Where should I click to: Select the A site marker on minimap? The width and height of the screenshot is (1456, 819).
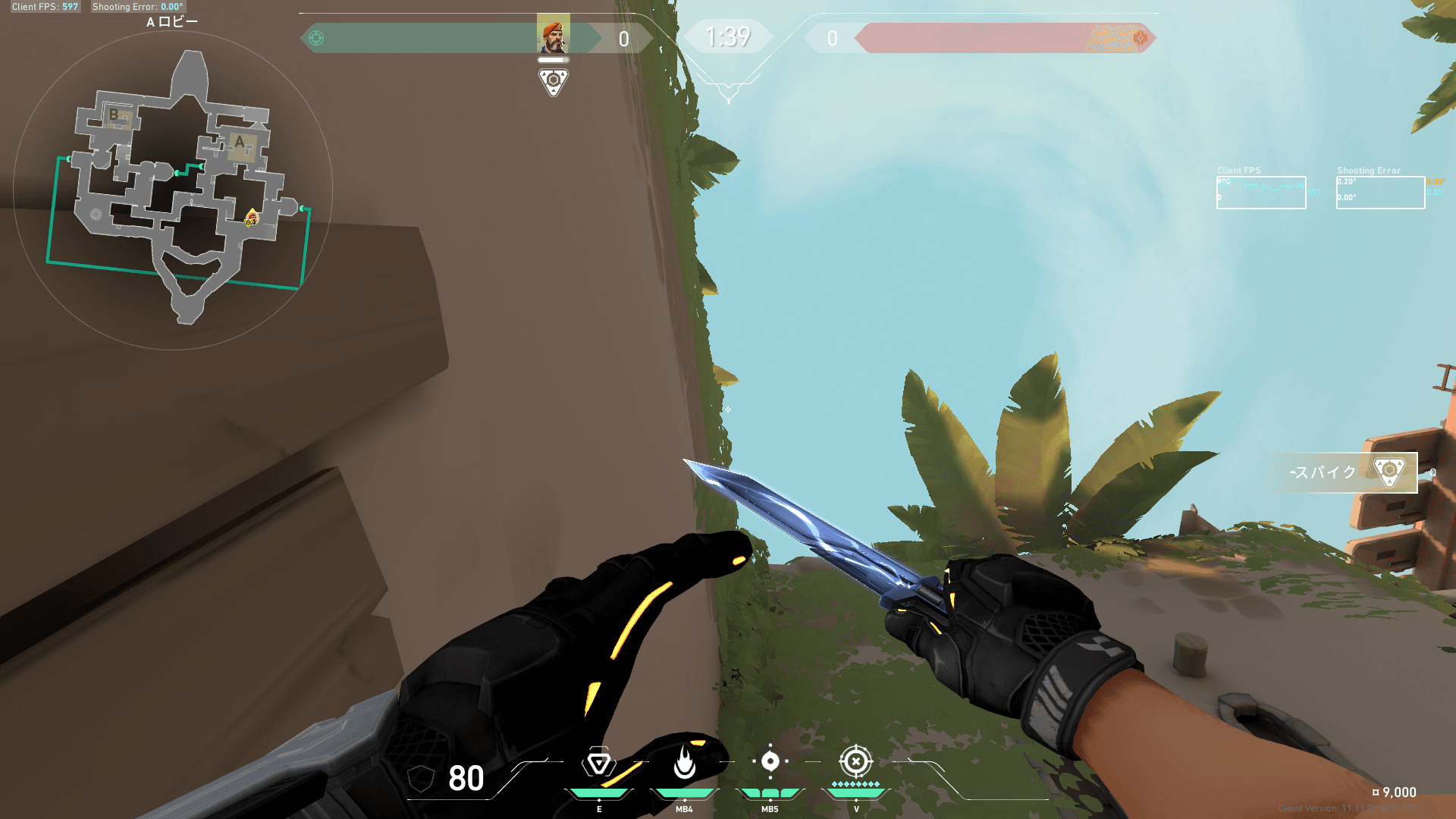coord(240,143)
